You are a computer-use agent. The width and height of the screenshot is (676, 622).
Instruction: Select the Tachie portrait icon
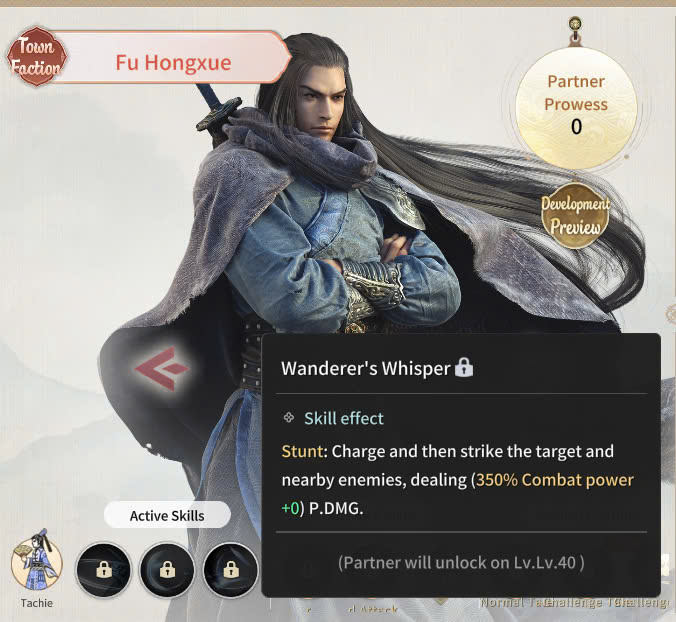[x=37, y=565]
